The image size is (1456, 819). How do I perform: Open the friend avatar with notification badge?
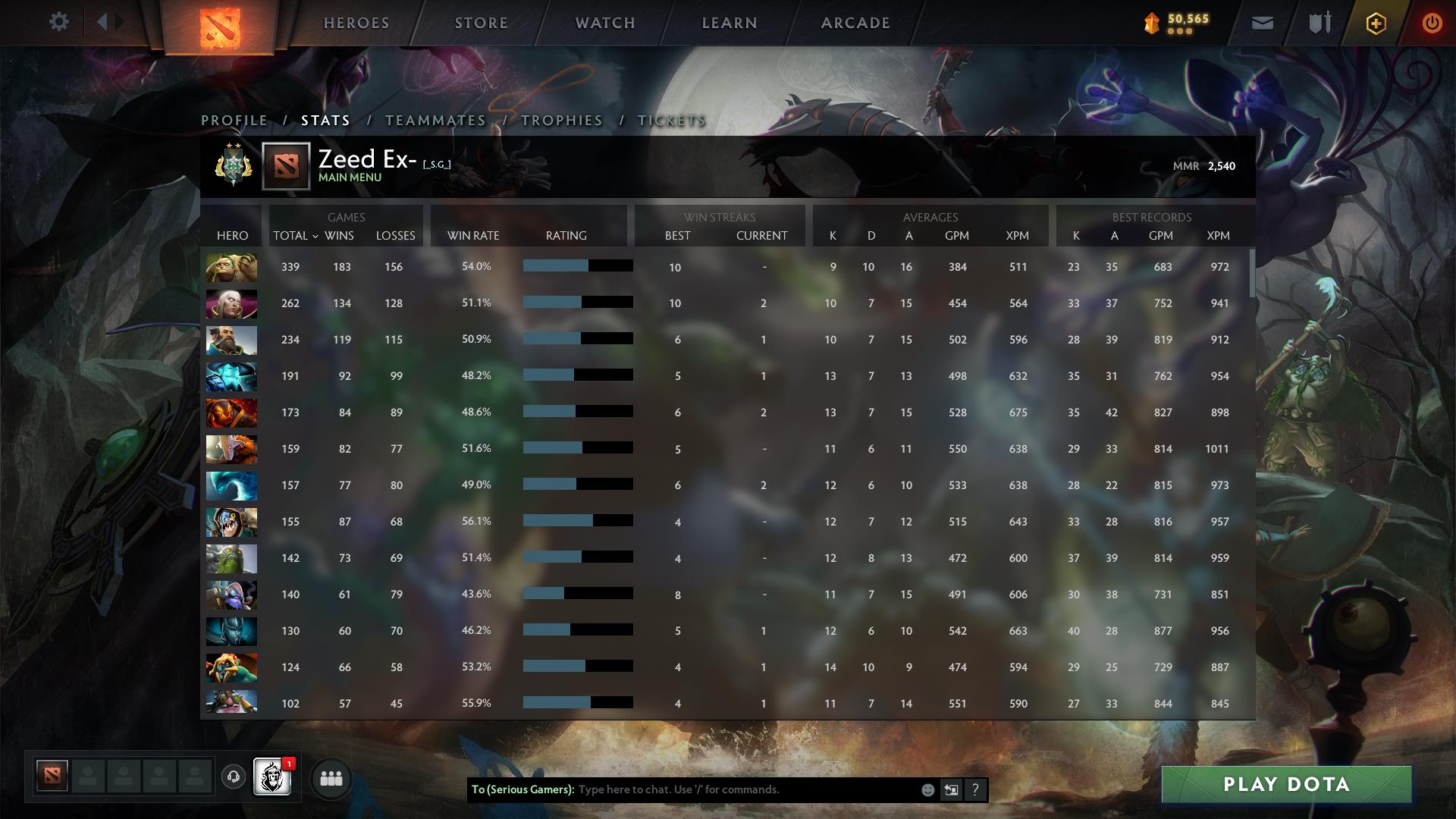(271, 778)
